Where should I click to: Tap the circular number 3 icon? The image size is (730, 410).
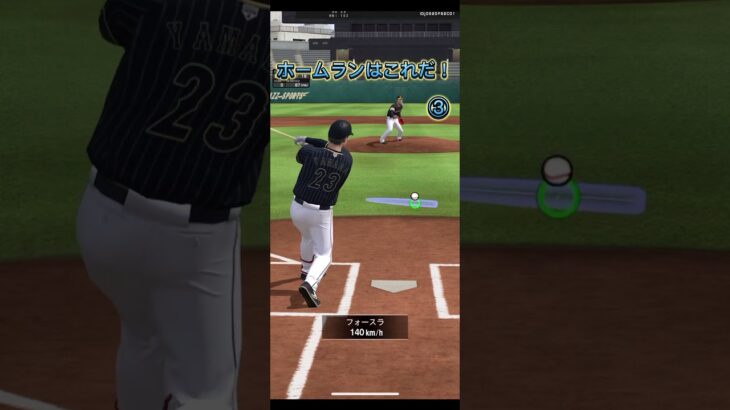coord(437,107)
